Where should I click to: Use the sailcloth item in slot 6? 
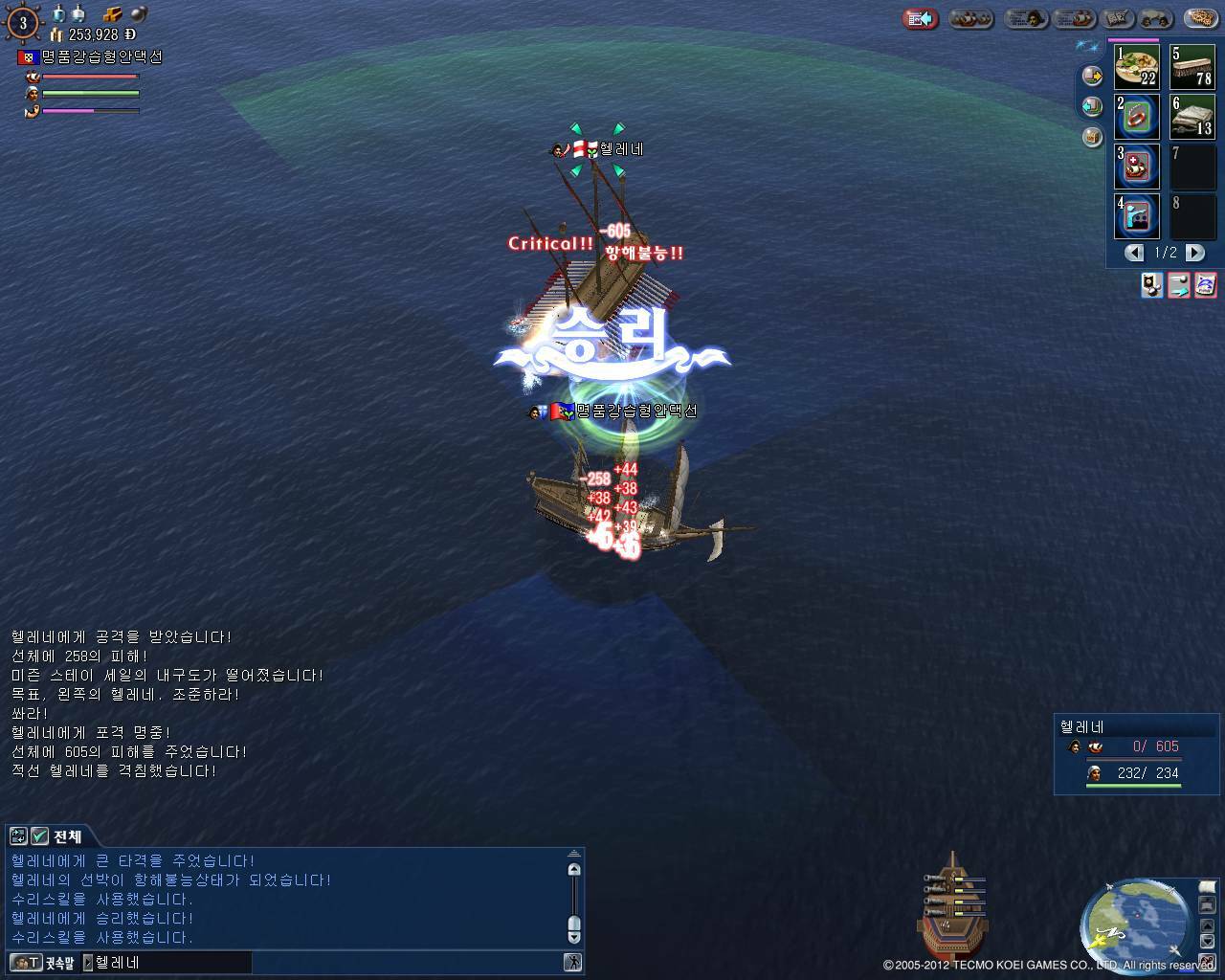[1192, 117]
